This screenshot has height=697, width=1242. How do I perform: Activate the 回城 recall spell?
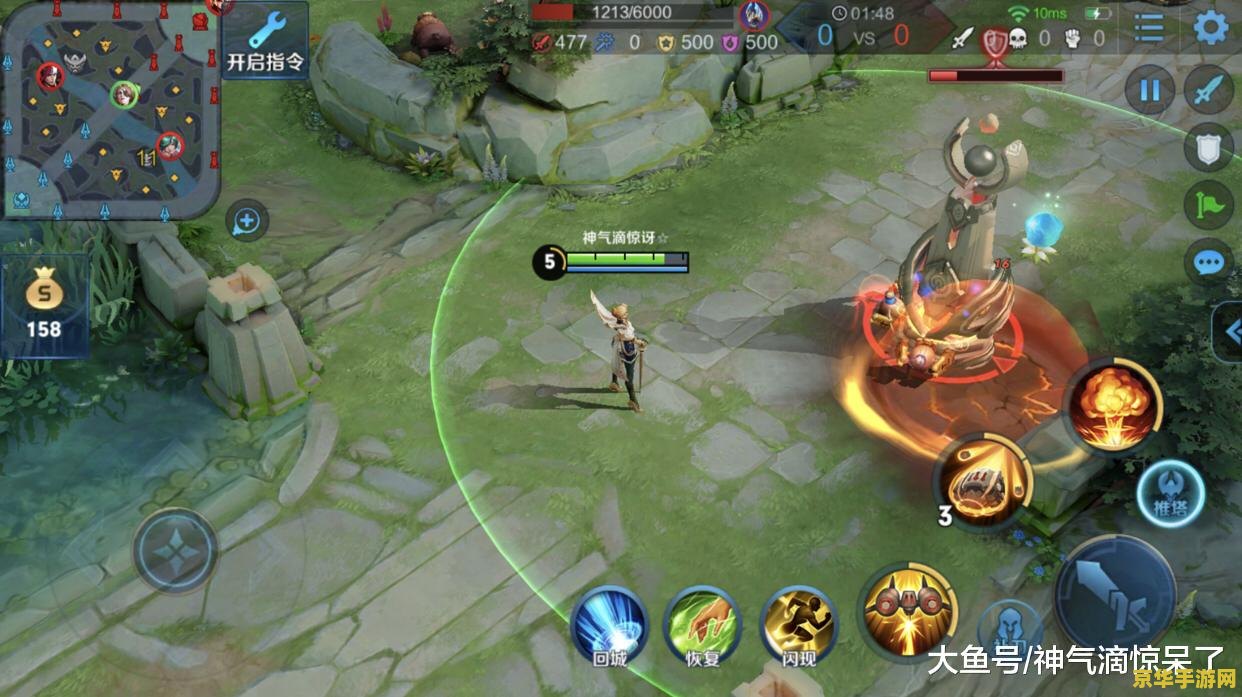(609, 624)
